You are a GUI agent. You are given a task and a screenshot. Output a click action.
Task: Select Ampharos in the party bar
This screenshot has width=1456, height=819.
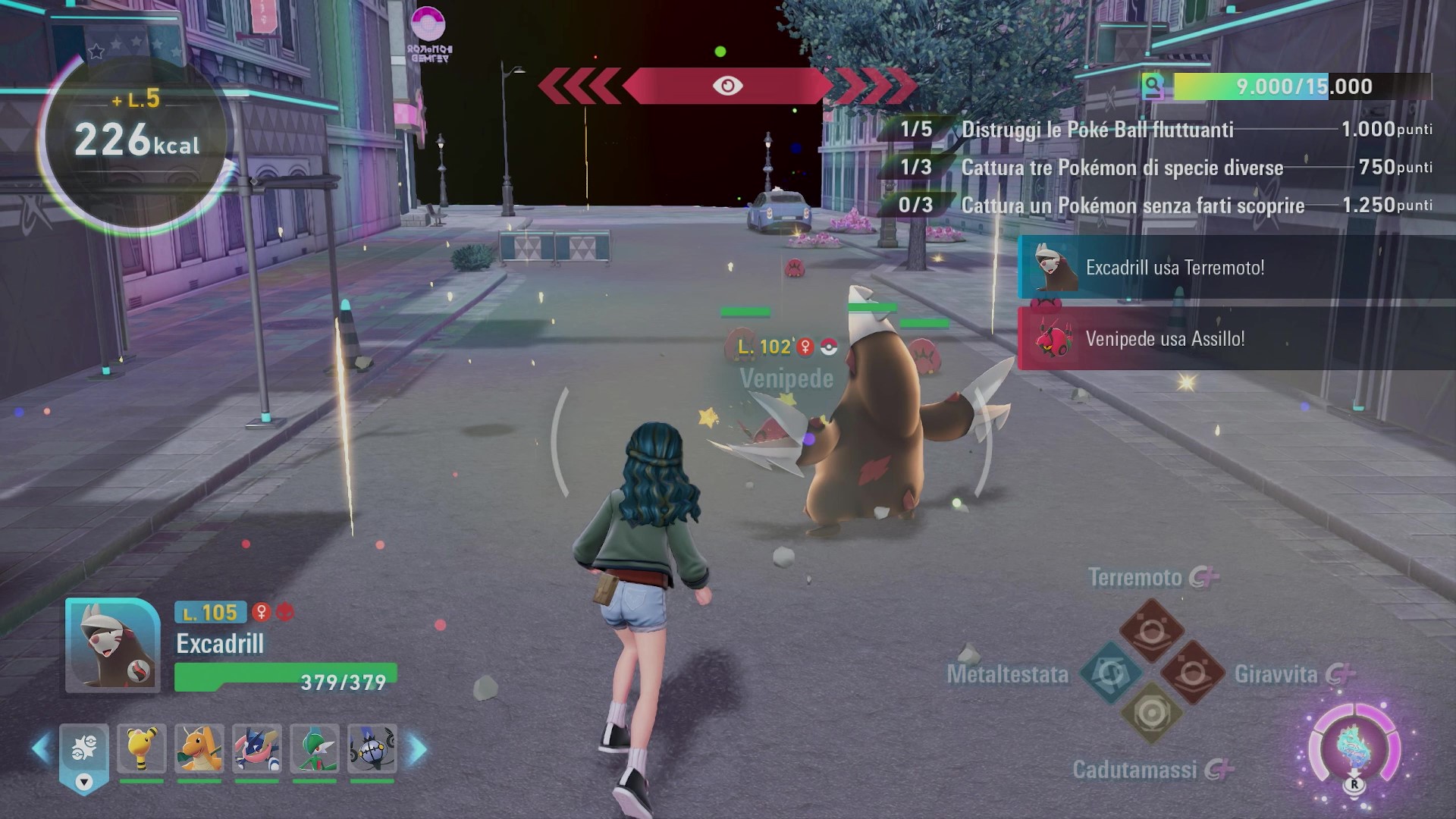[x=141, y=748]
